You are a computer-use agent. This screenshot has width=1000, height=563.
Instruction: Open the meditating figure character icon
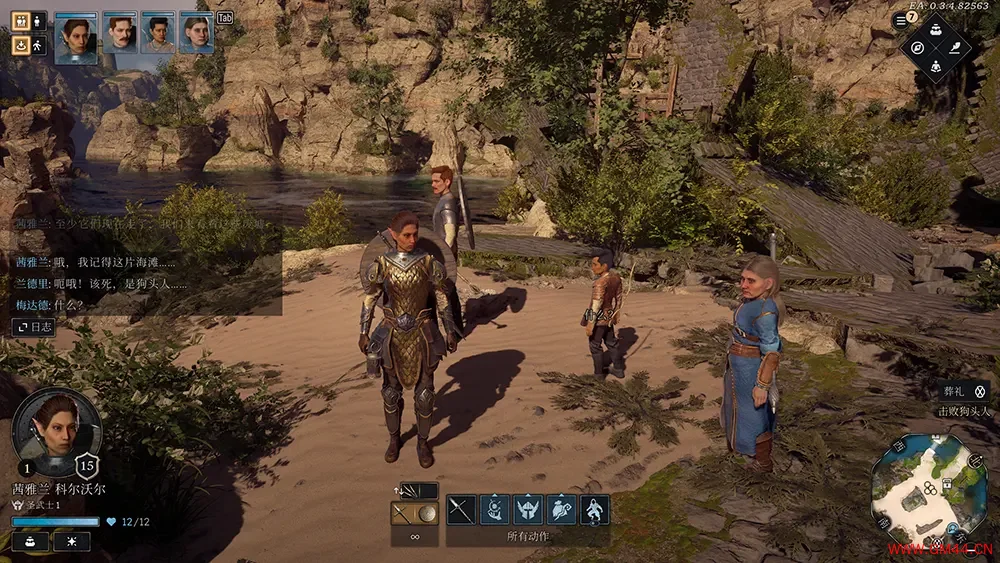click(x=935, y=66)
